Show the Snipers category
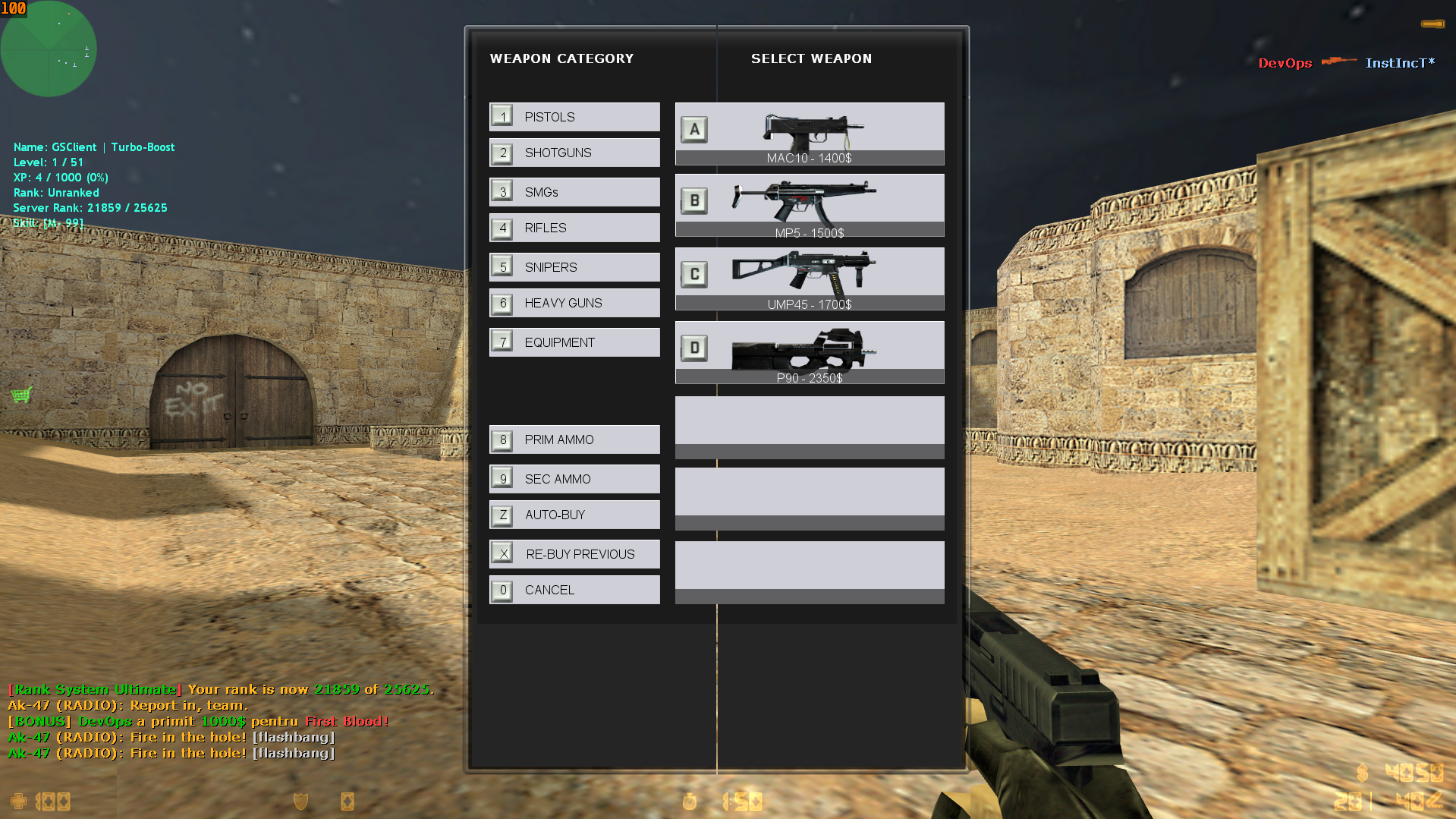 [x=574, y=267]
